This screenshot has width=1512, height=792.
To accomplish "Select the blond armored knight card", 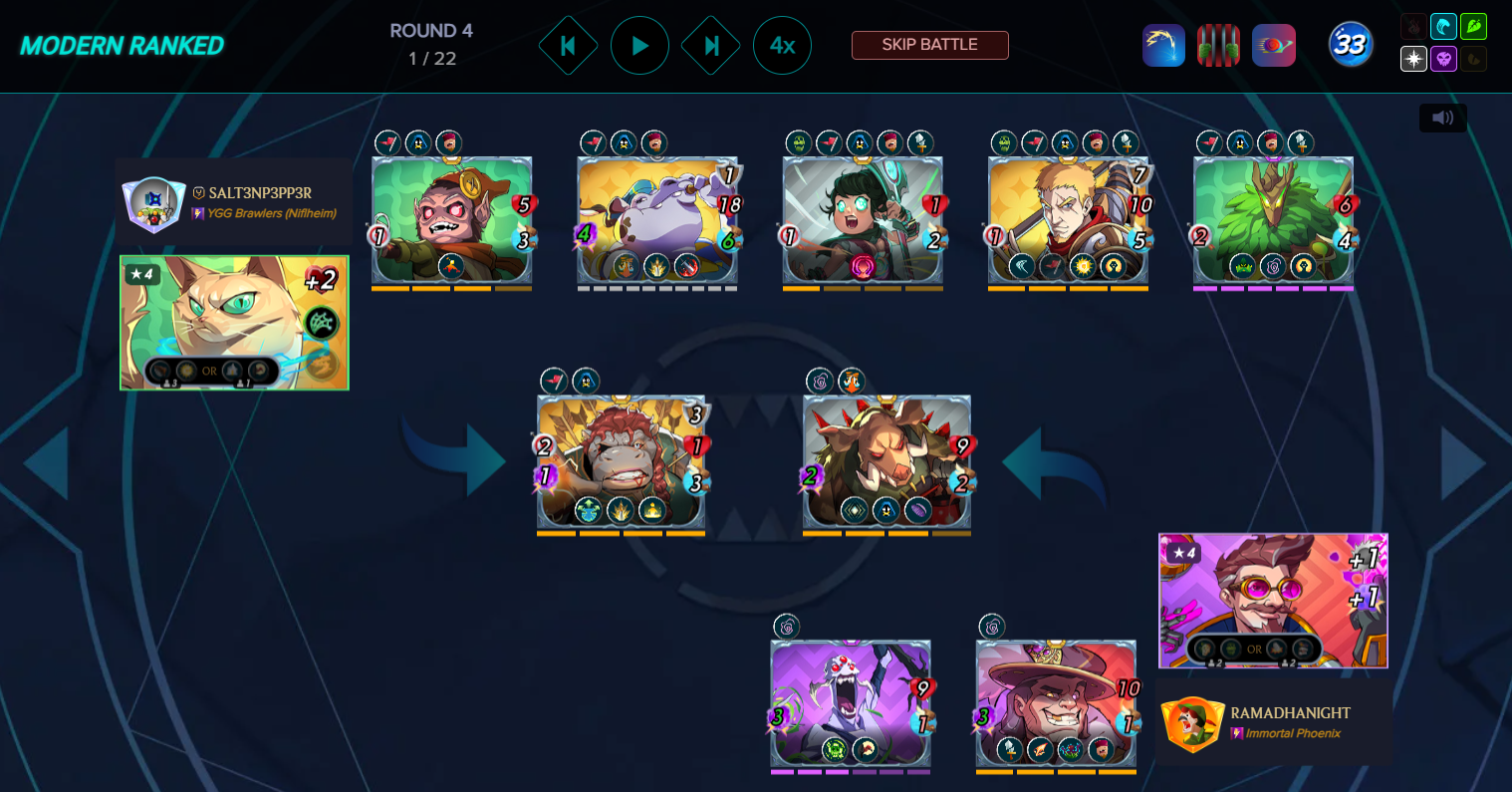I will coord(1068,221).
